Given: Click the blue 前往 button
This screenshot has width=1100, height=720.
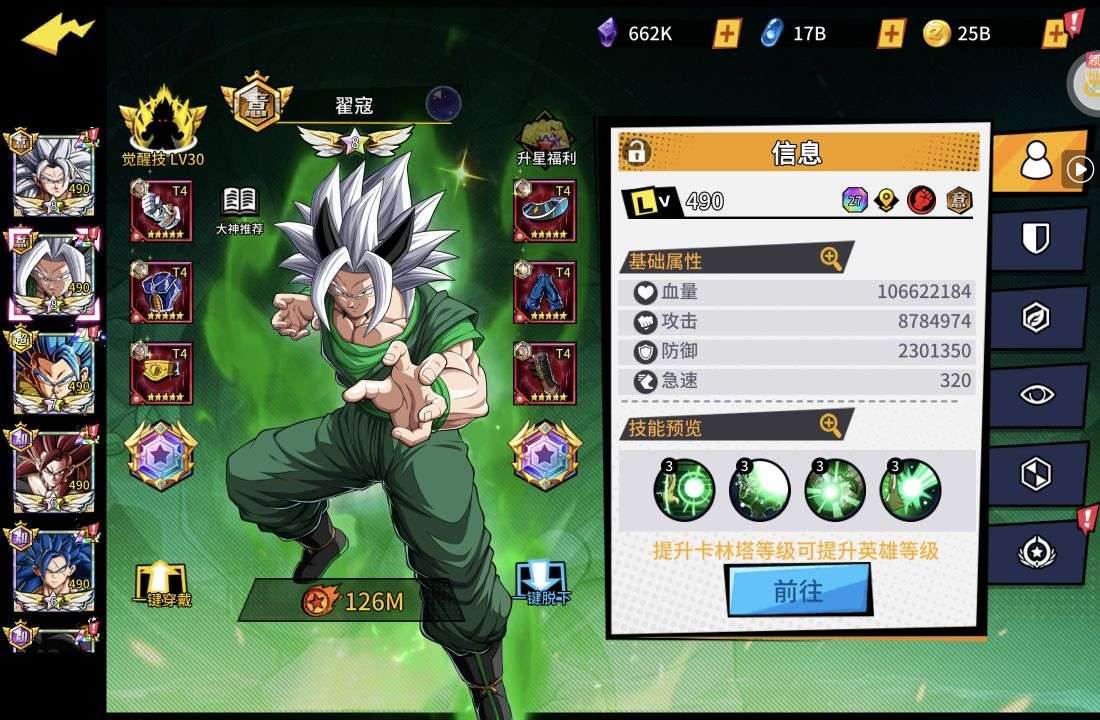Looking at the screenshot, I should [x=798, y=591].
